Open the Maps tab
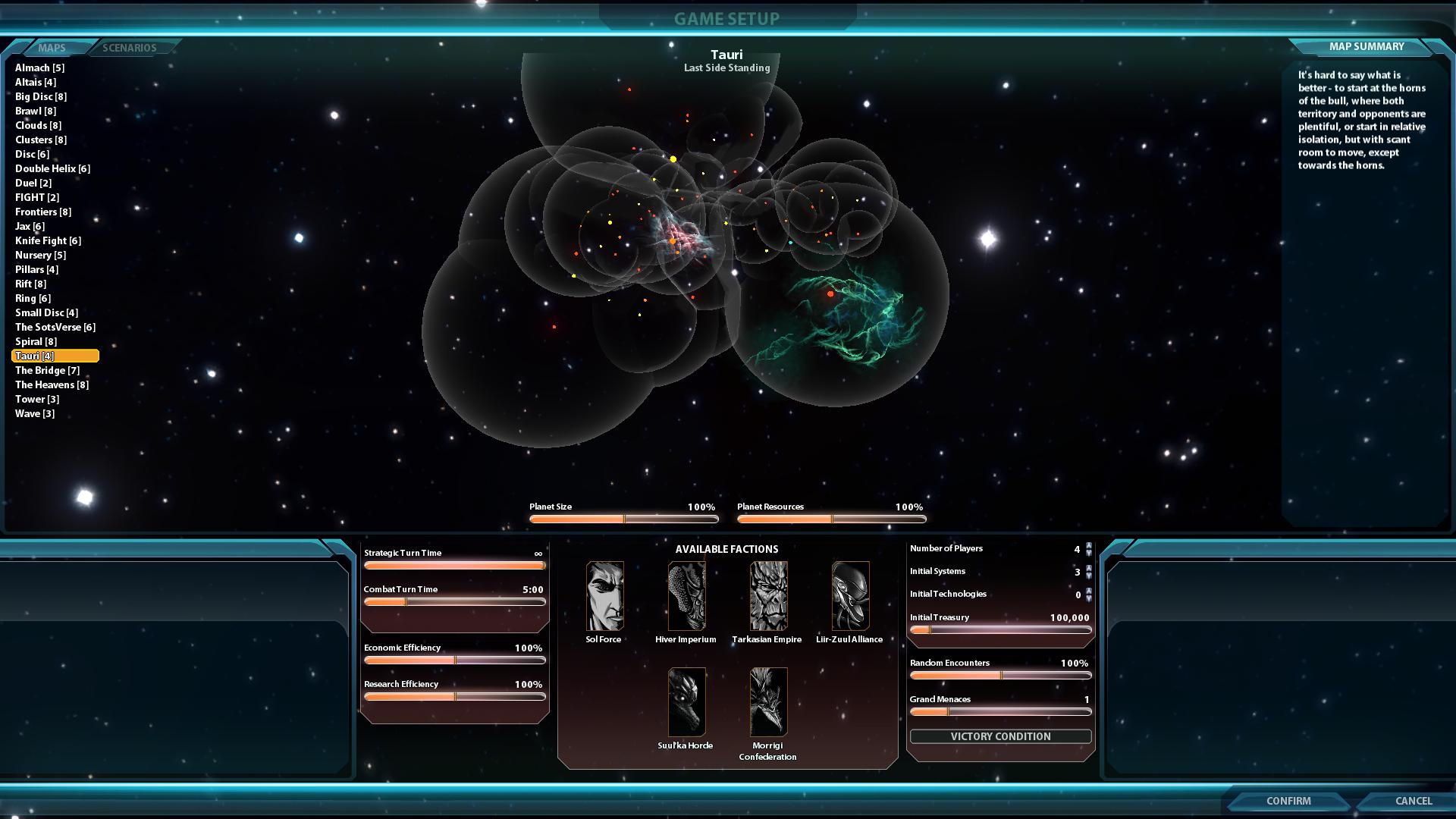 point(52,48)
